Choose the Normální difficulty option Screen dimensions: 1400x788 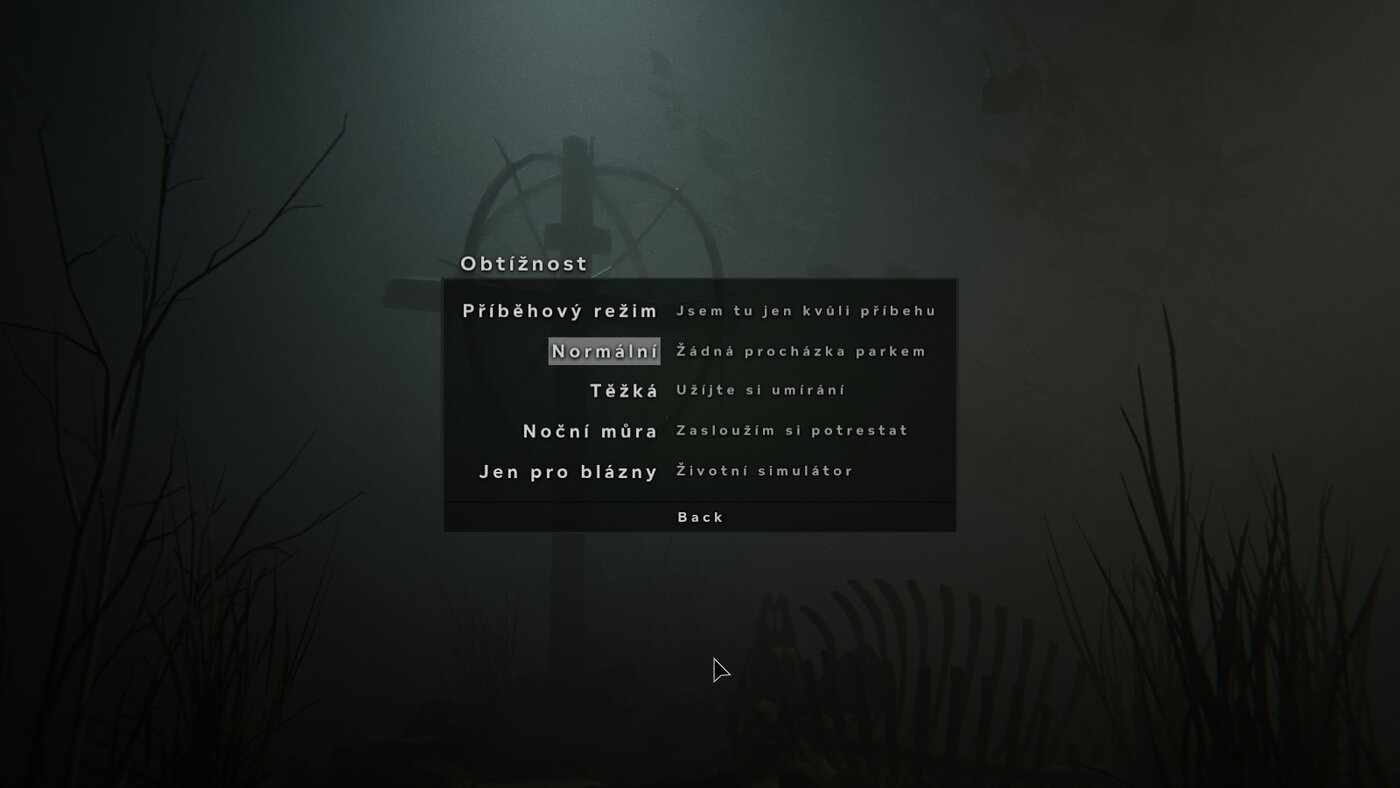coord(604,351)
